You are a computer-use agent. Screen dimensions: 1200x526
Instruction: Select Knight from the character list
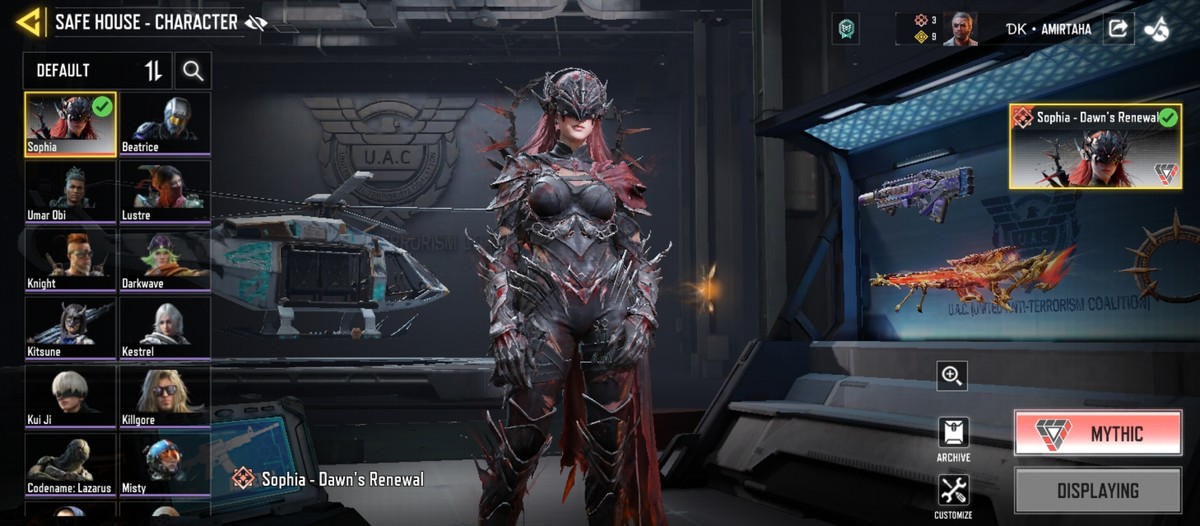point(71,260)
